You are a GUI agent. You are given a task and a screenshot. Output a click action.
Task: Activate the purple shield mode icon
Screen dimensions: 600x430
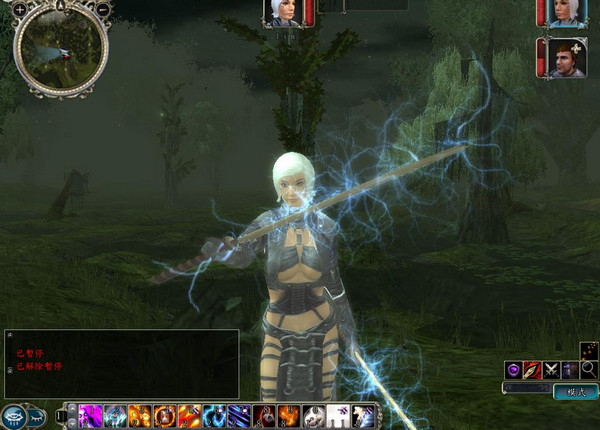514,370
